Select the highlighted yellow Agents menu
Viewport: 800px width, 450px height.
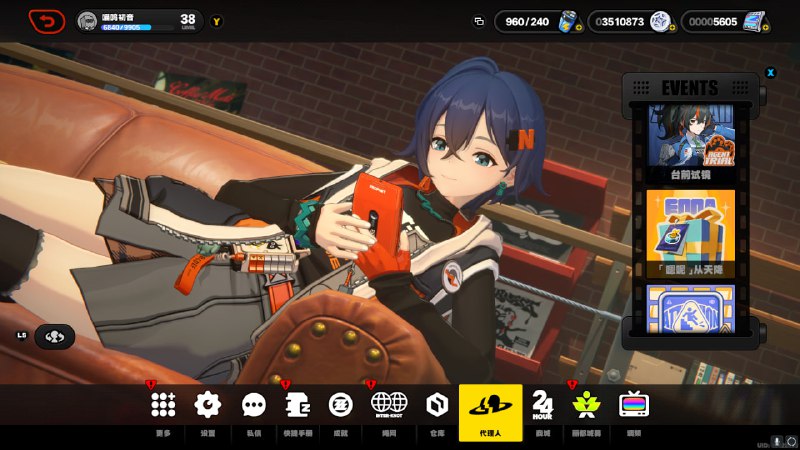(x=490, y=411)
